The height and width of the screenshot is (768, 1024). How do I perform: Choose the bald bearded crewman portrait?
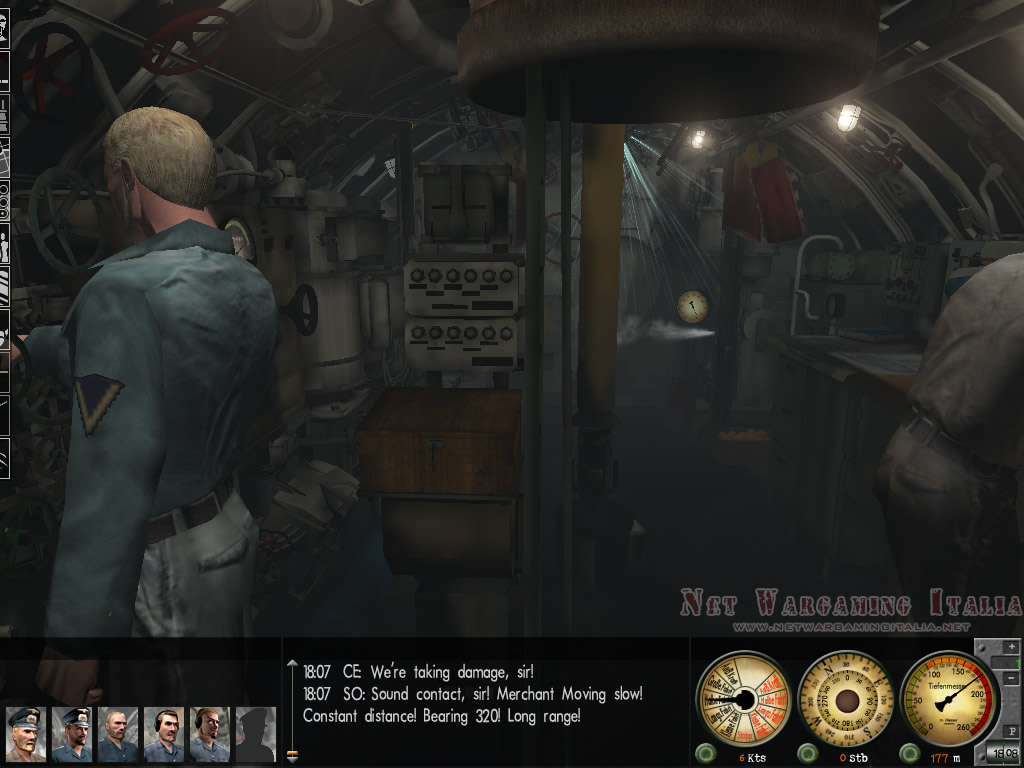(x=118, y=734)
